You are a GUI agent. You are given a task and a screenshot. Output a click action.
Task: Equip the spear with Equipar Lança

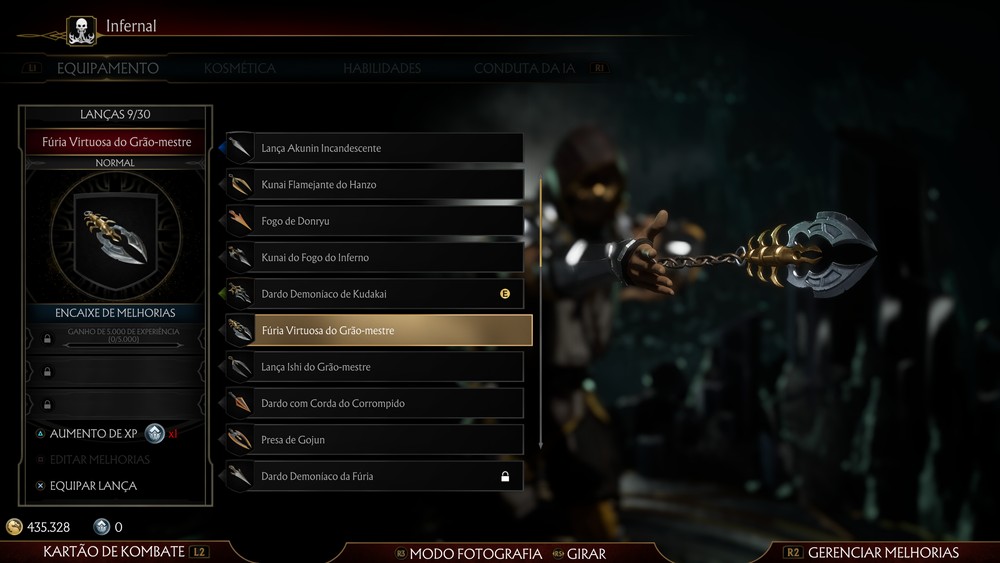tap(93, 486)
